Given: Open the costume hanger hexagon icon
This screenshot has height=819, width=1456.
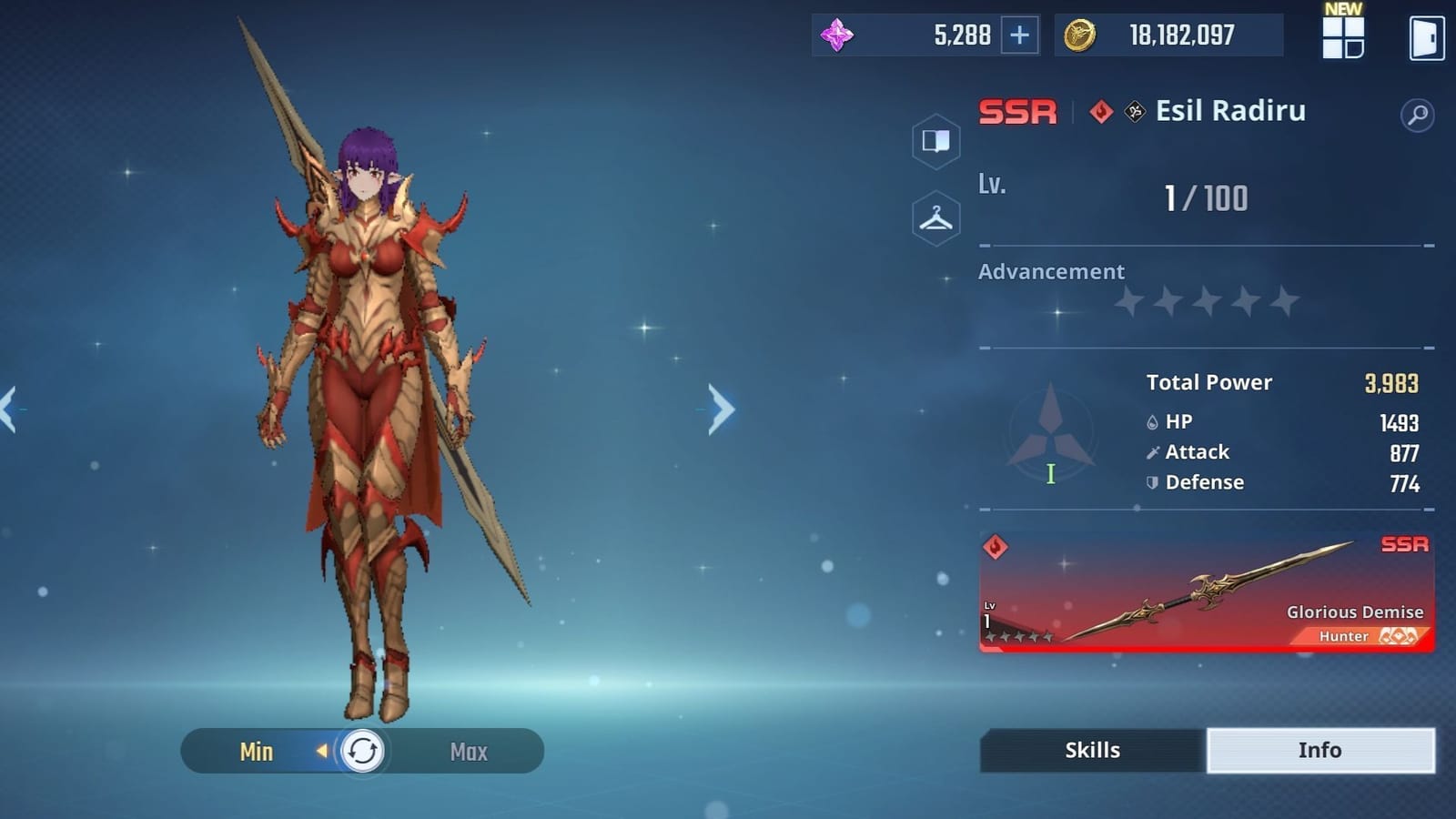Looking at the screenshot, I should 936,217.
